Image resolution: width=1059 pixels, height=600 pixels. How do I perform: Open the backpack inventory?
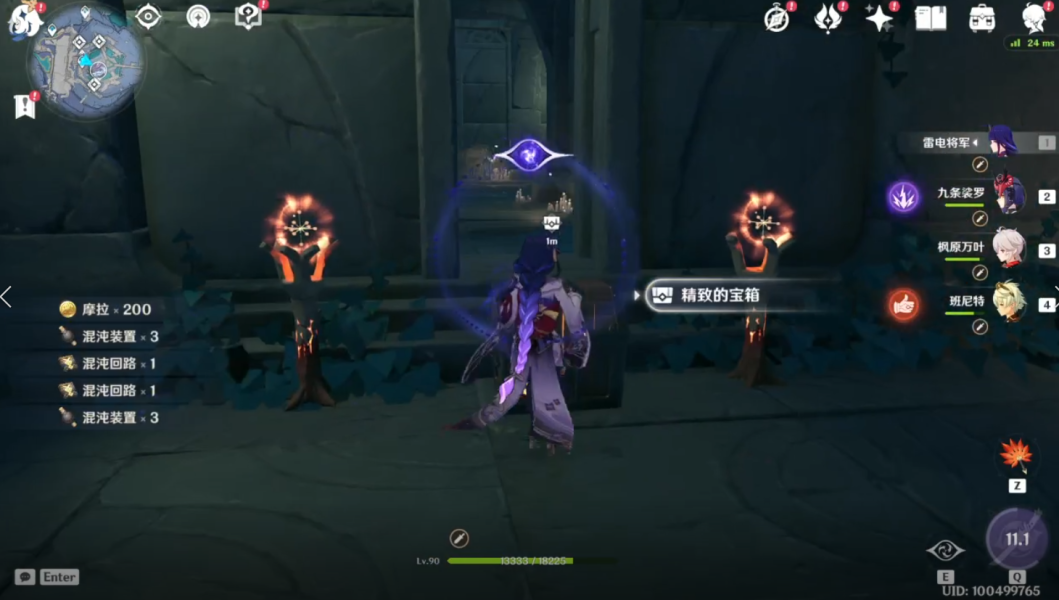point(982,18)
